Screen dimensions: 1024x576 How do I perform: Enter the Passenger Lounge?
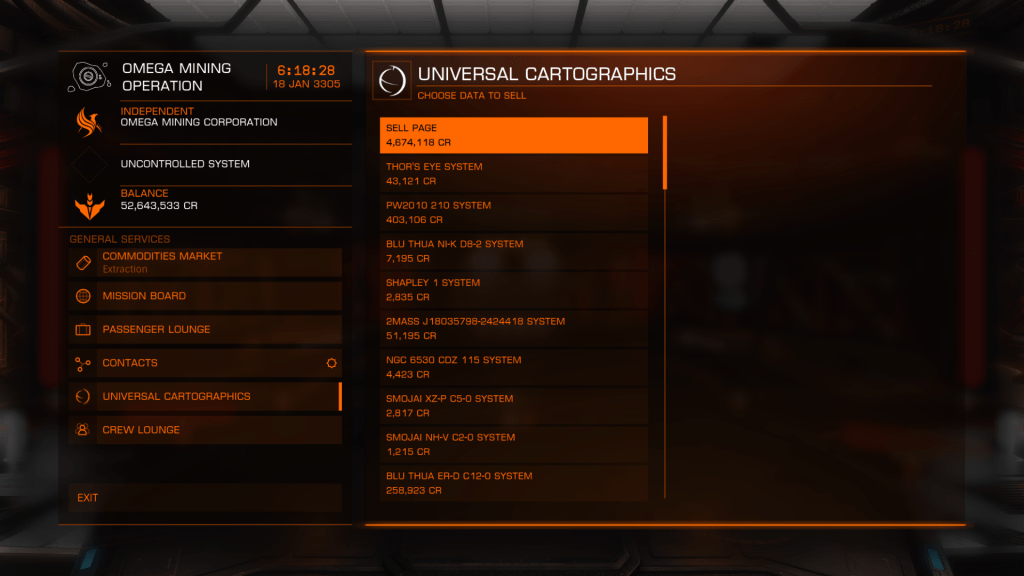pos(205,329)
